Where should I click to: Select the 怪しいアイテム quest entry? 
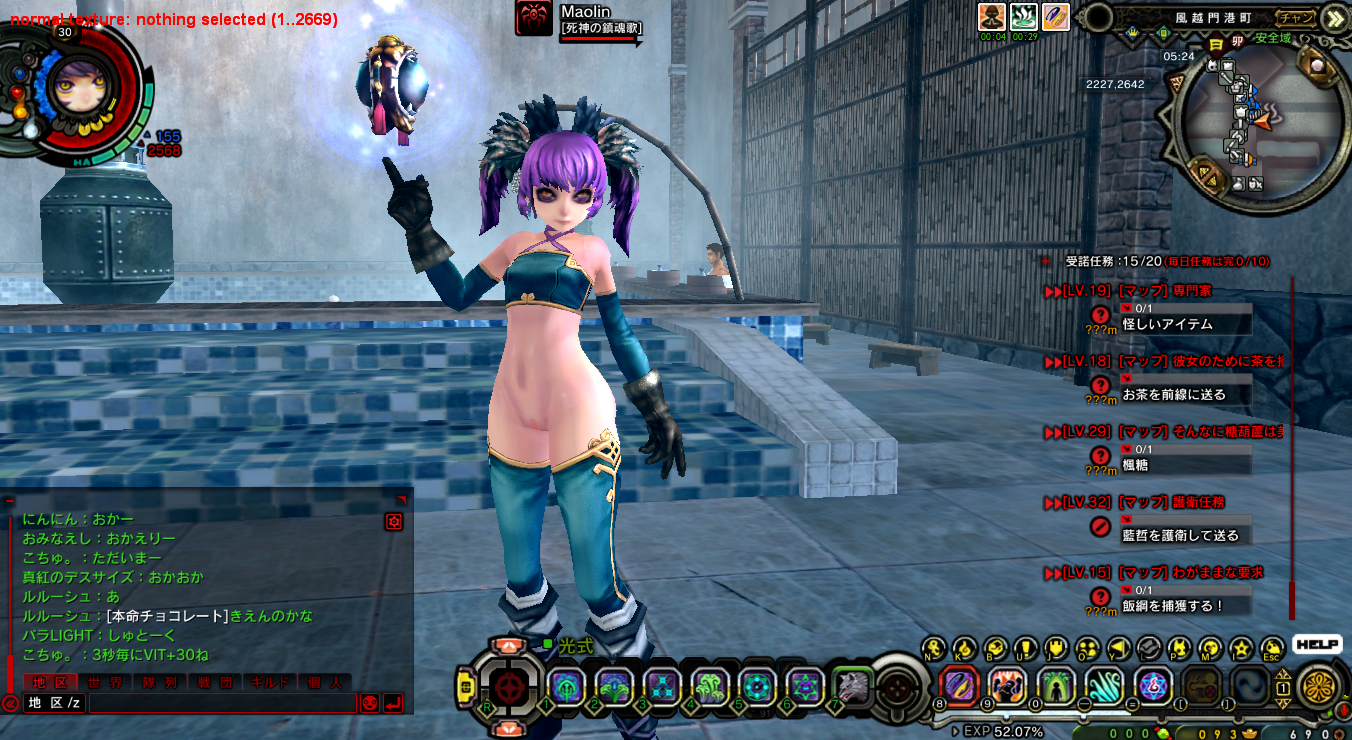pos(1167,324)
